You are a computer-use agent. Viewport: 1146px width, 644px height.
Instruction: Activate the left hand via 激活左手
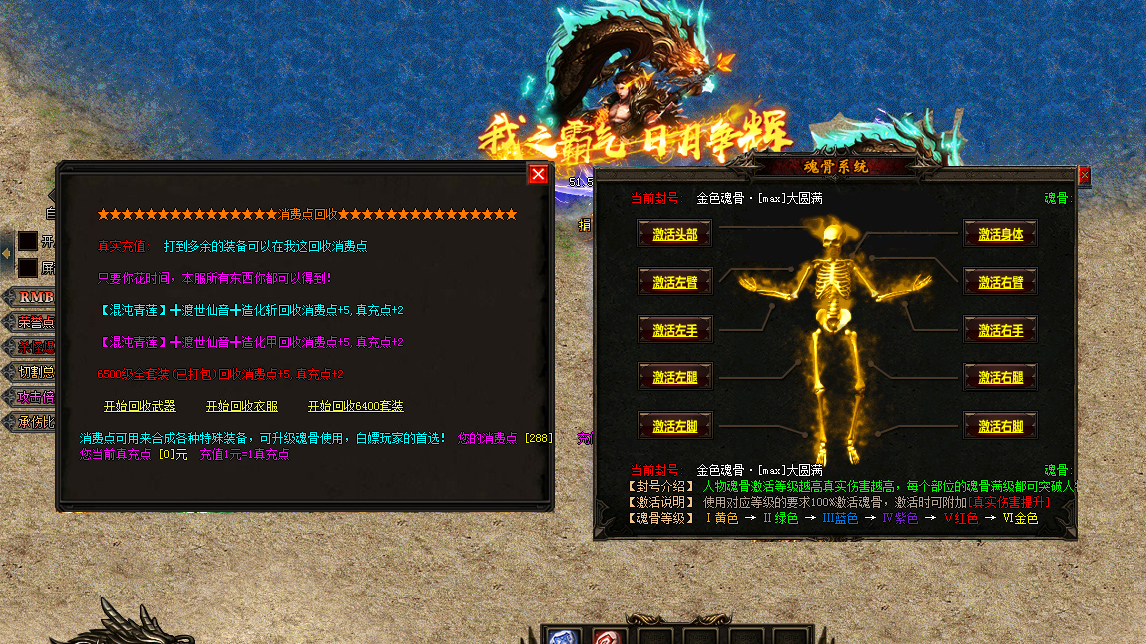pyautogui.click(x=675, y=329)
